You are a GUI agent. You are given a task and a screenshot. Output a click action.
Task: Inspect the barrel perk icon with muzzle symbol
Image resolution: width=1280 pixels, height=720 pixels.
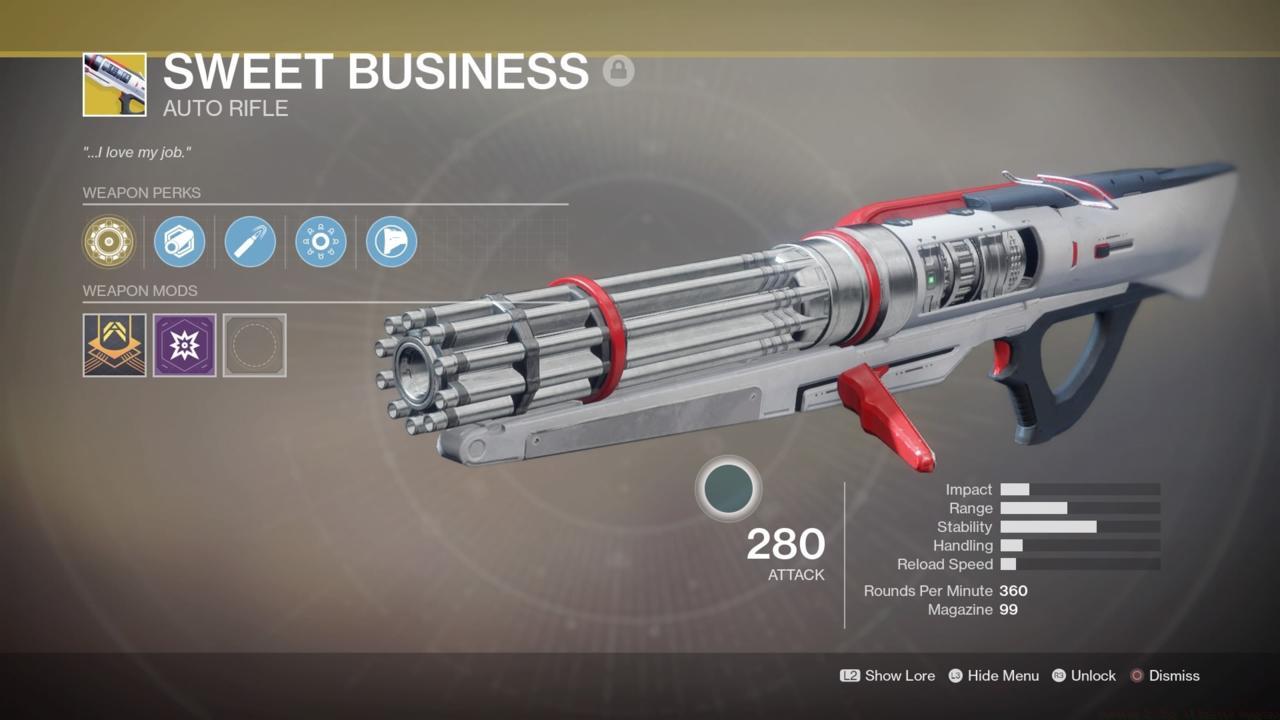[179, 242]
